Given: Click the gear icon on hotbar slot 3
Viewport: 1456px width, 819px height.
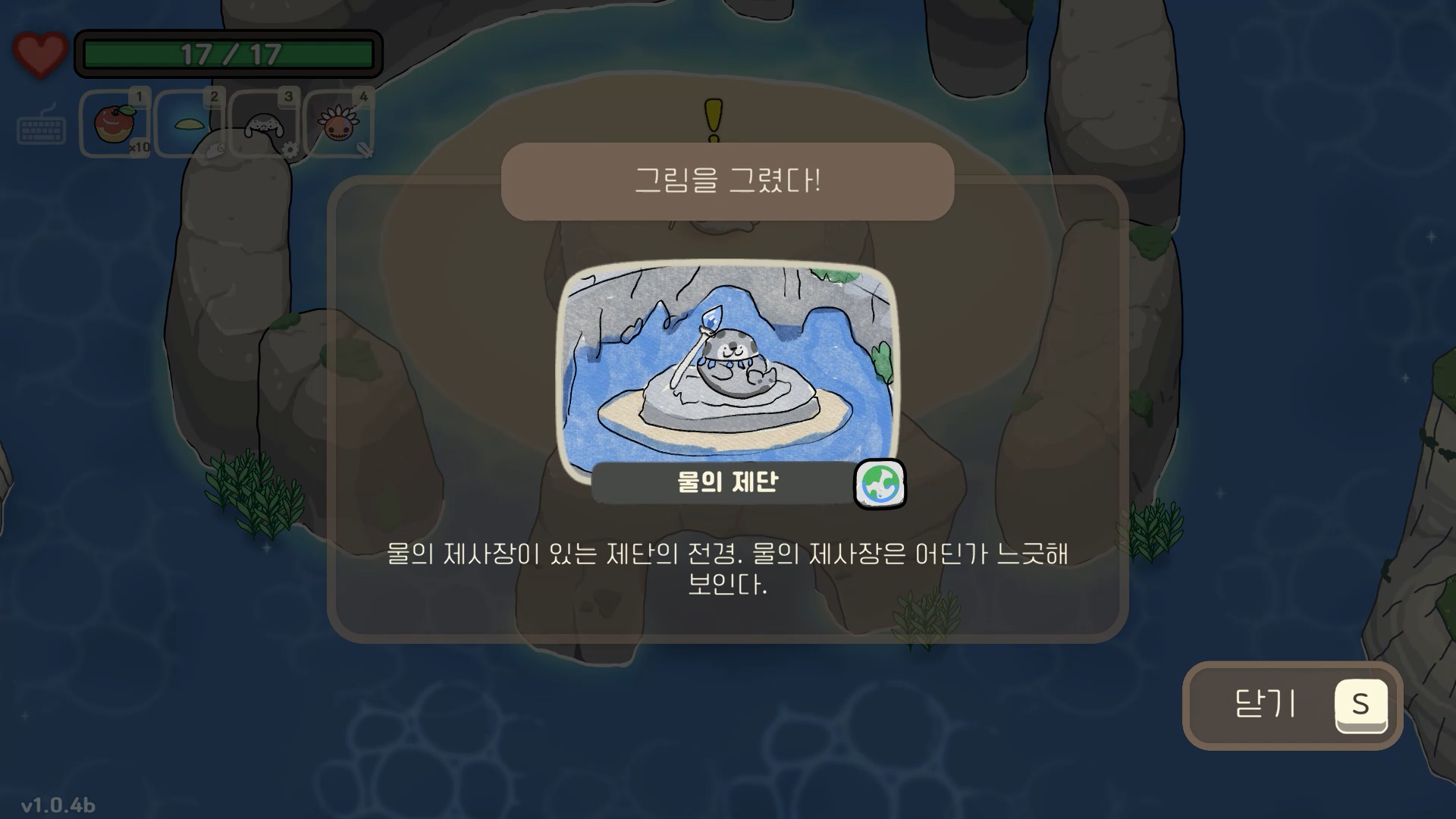Looking at the screenshot, I should [290, 150].
